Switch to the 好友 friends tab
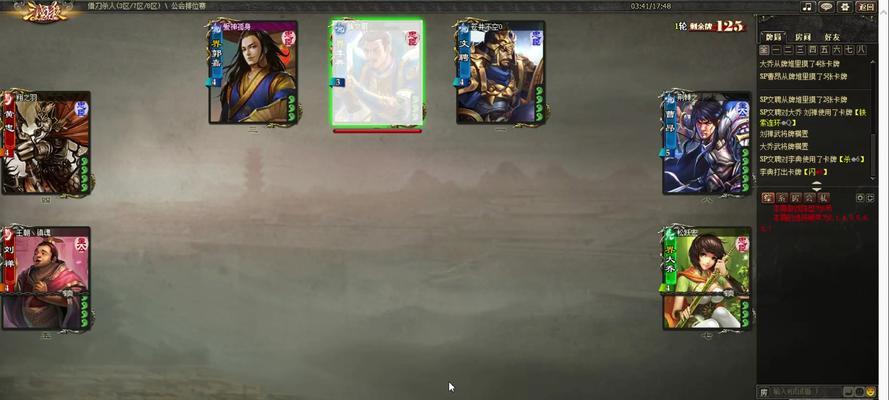Screen dimensions: 889x400 tap(832, 36)
